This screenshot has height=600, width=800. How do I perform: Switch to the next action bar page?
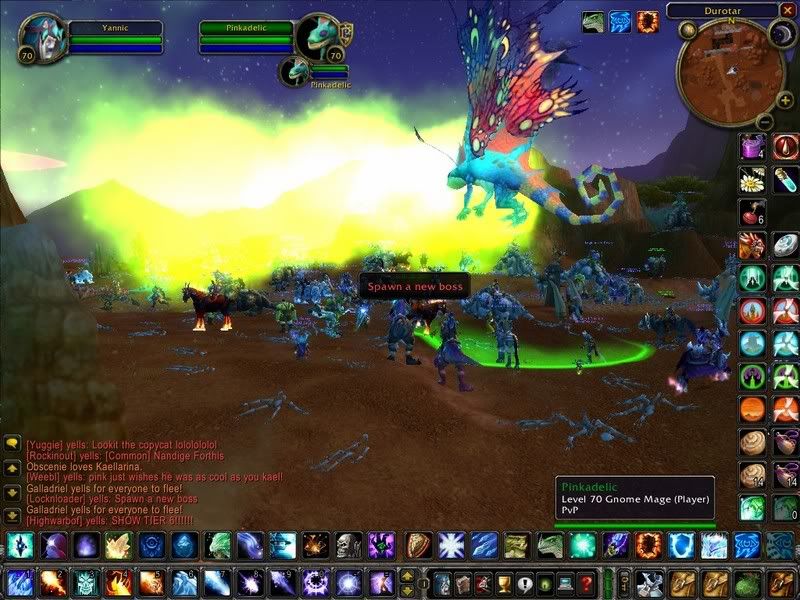click(x=406, y=575)
